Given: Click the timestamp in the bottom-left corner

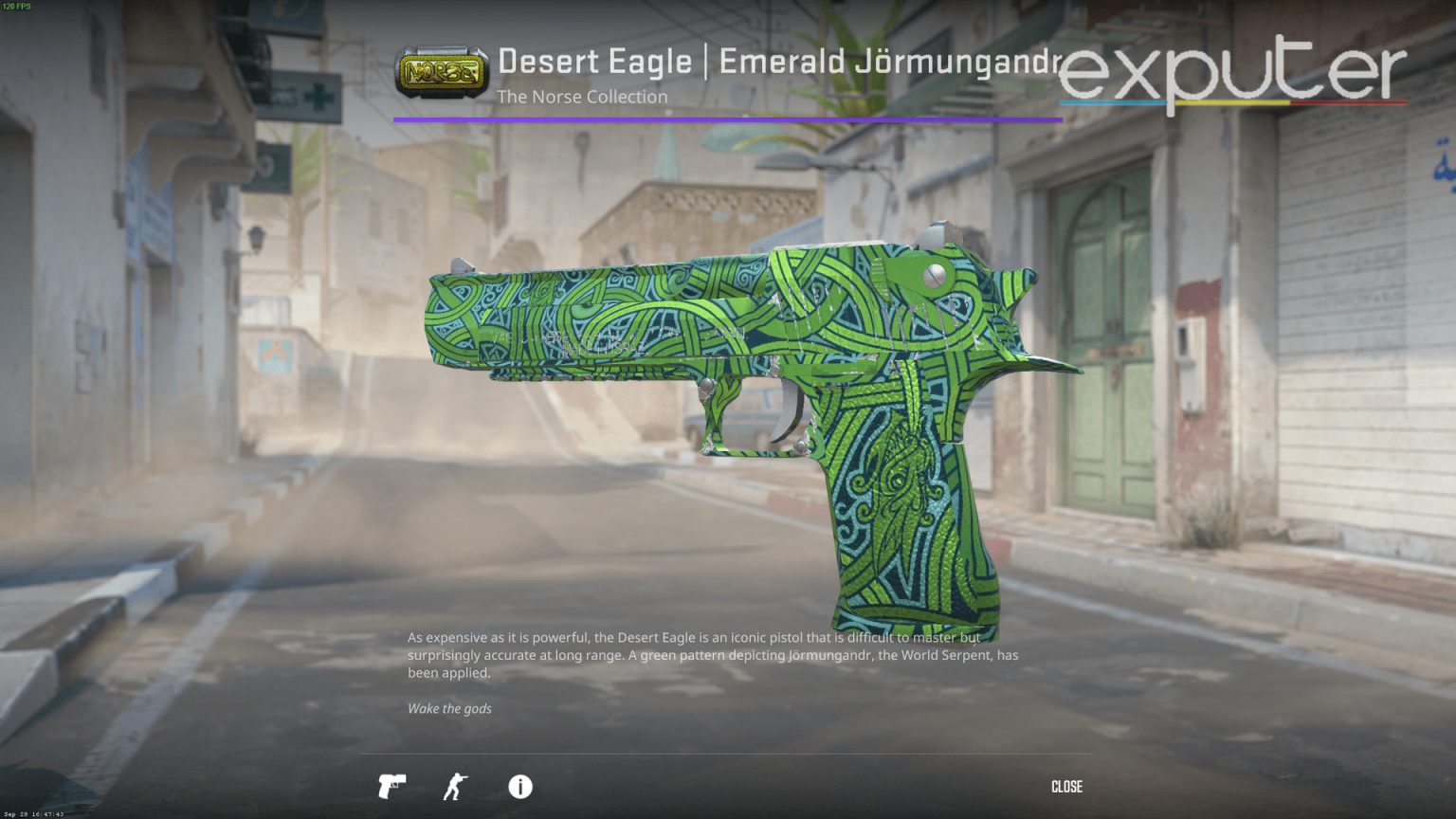Looking at the screenshot, I should click(35, 812).
